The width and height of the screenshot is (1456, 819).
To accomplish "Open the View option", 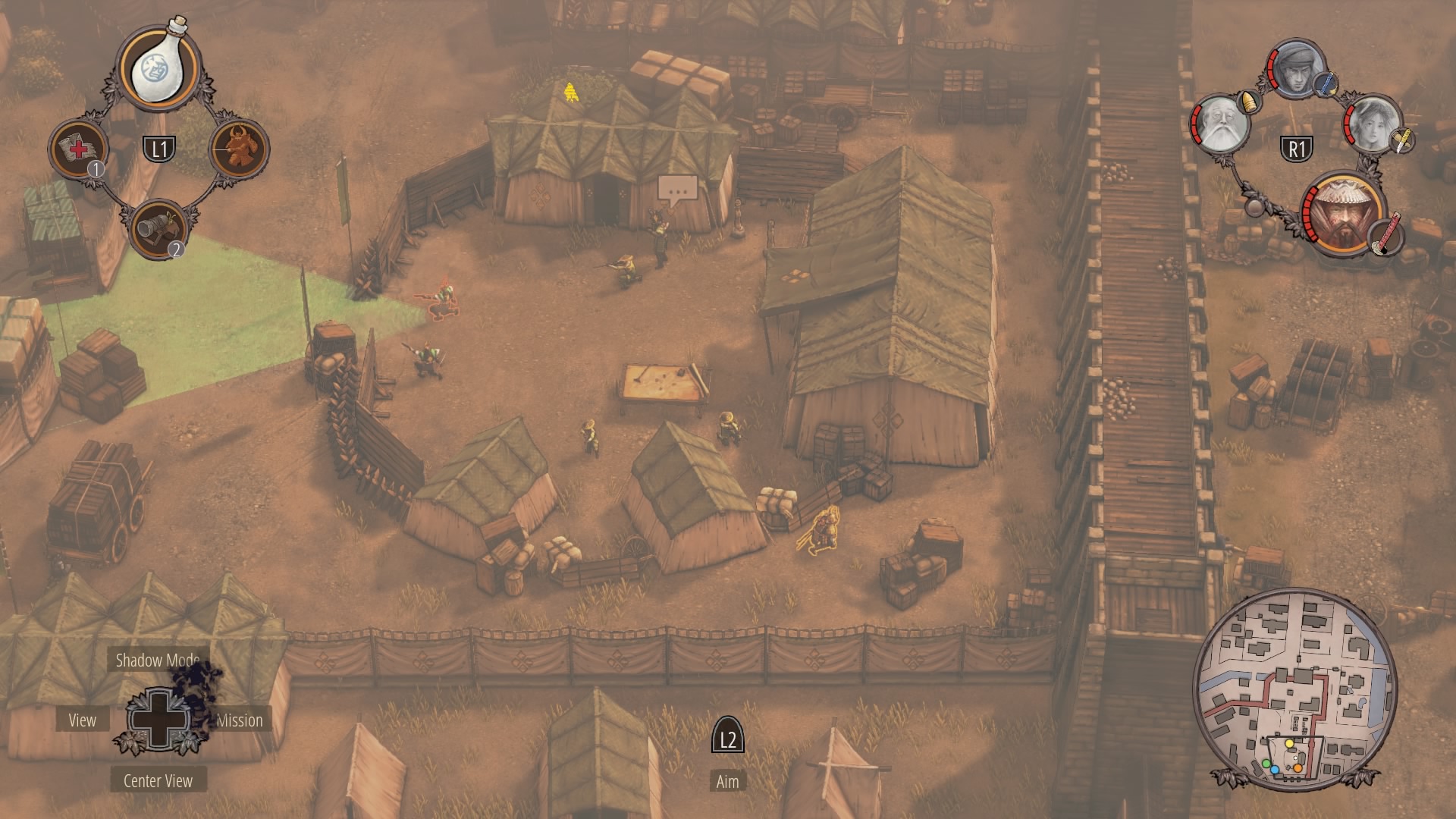I will tap(83, 720).
